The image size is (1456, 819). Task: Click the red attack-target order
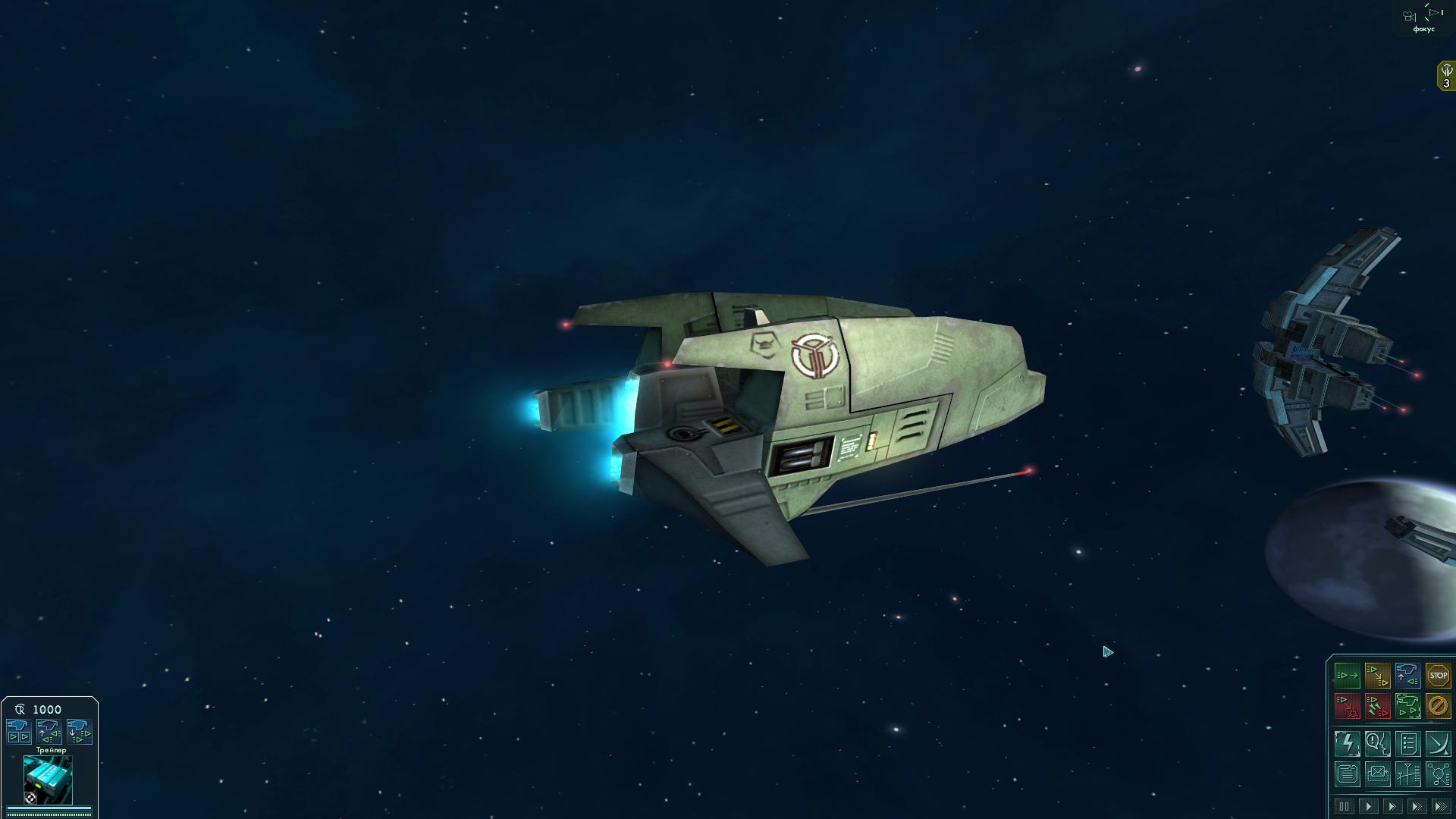coord(1347,706)
